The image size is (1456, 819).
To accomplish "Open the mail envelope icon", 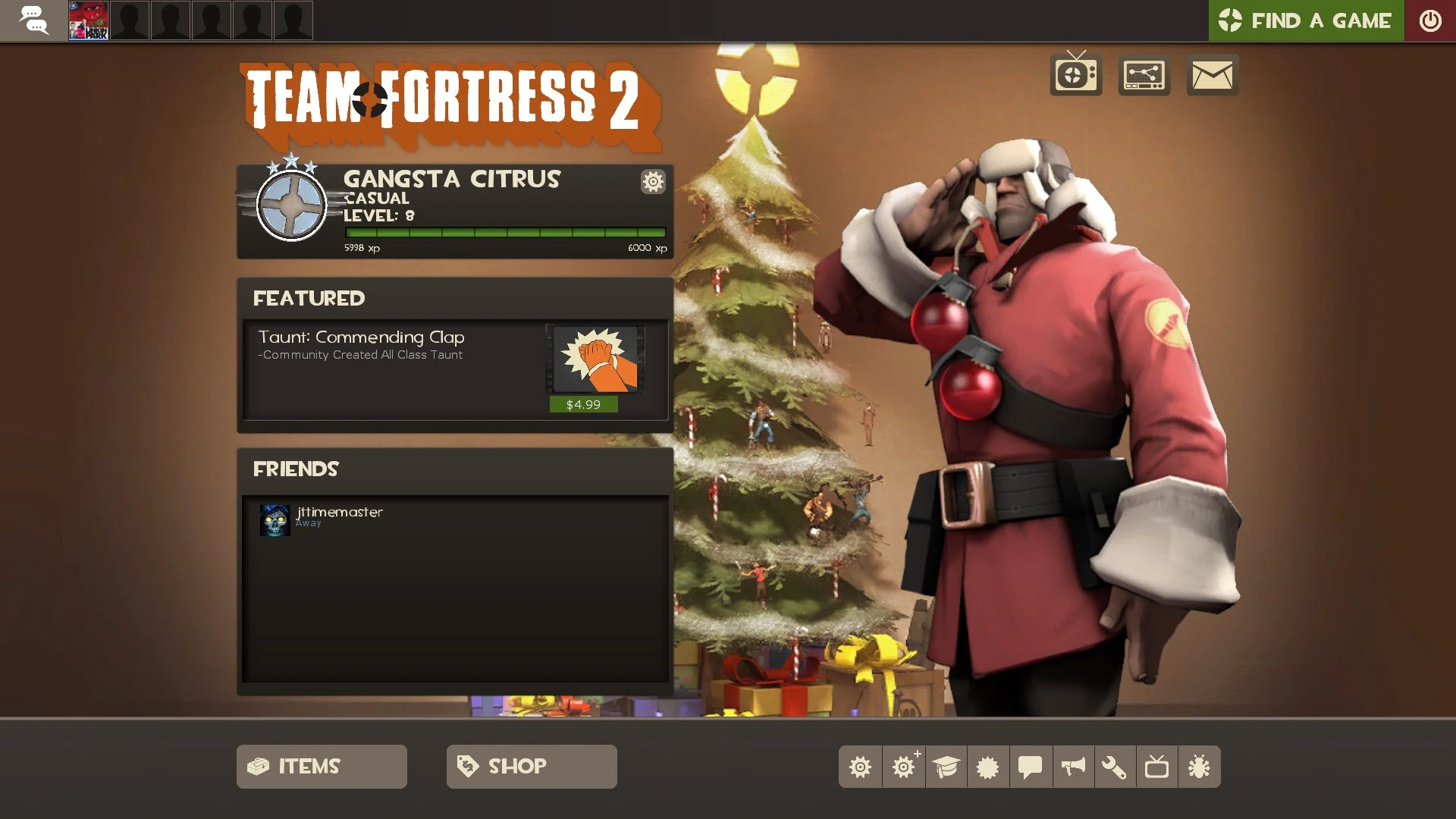I will point(1211,74).
